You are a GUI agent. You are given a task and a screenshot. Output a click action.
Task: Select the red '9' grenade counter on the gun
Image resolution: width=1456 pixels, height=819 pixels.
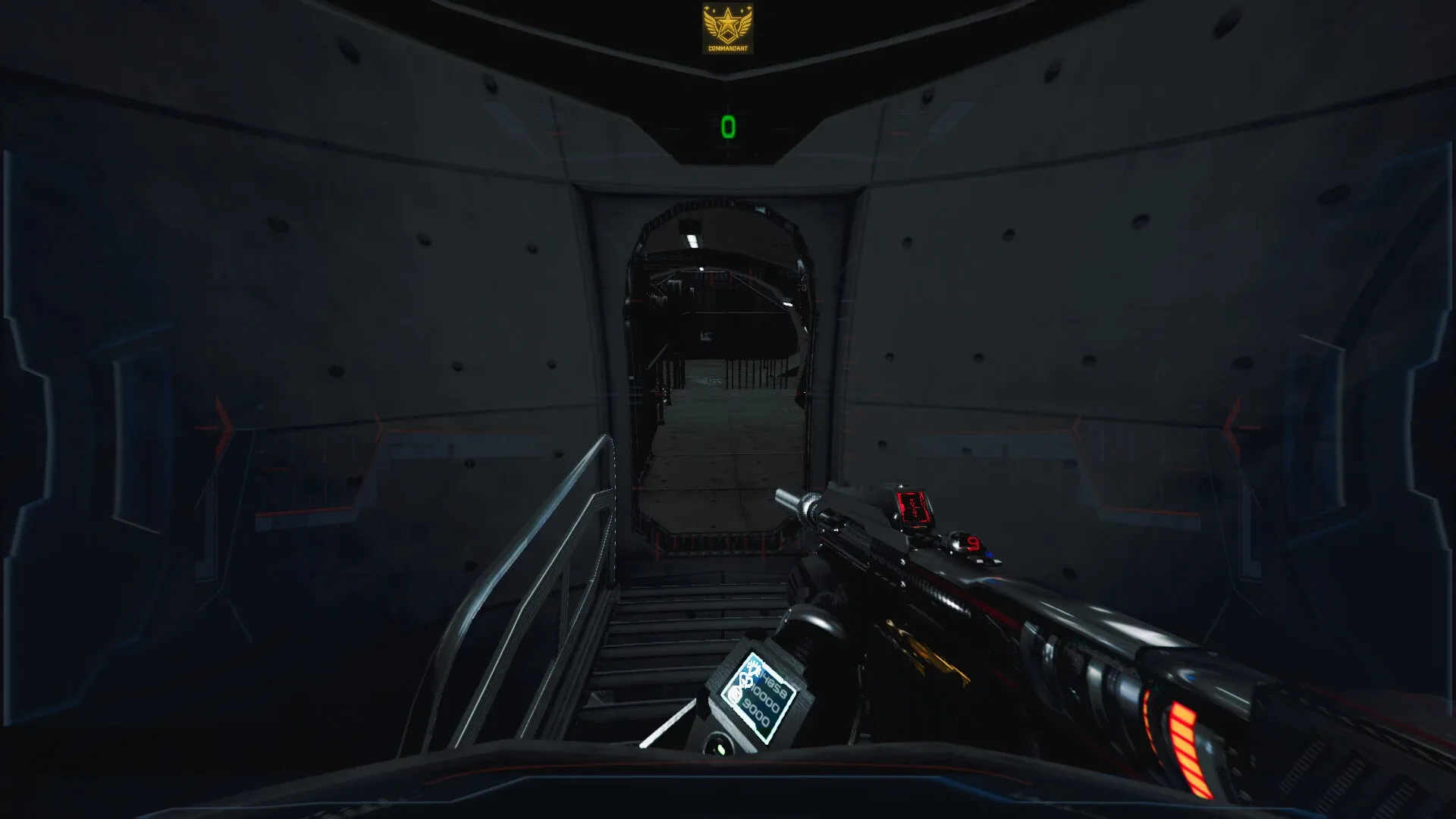(x=971, y=543)
